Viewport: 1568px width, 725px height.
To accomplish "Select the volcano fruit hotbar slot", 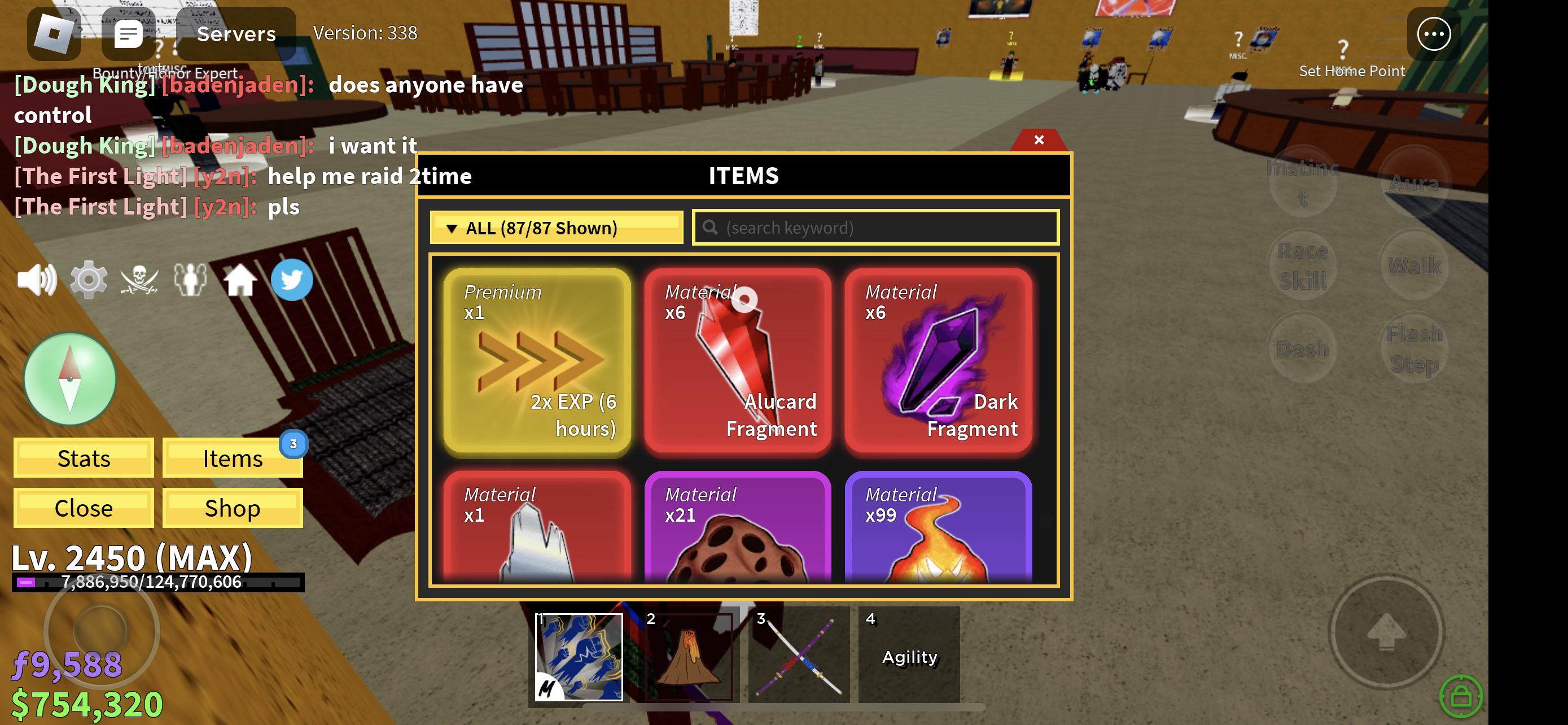I will point(689,656).
